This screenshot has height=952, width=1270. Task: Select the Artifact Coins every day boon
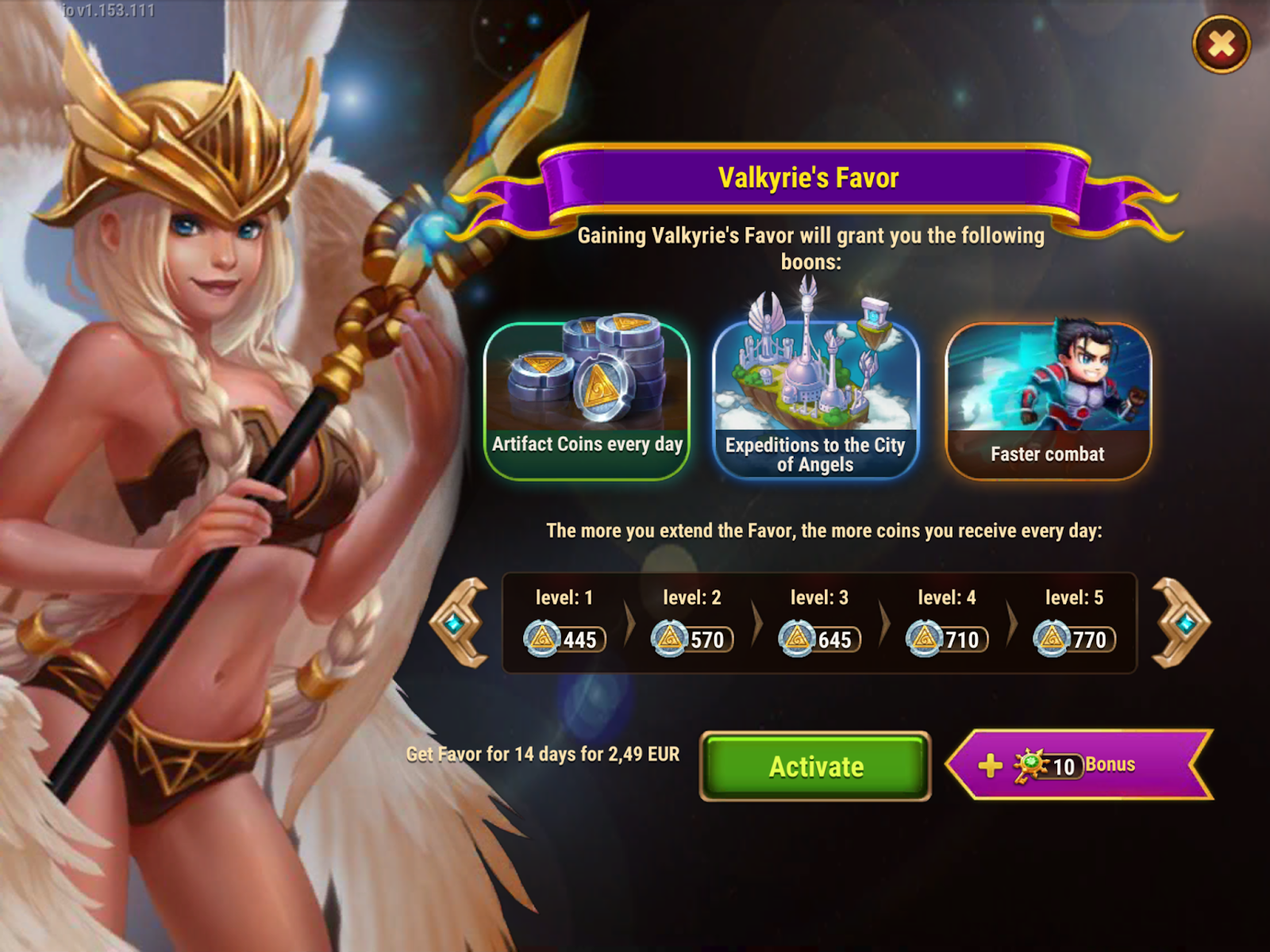coord(587,401)
